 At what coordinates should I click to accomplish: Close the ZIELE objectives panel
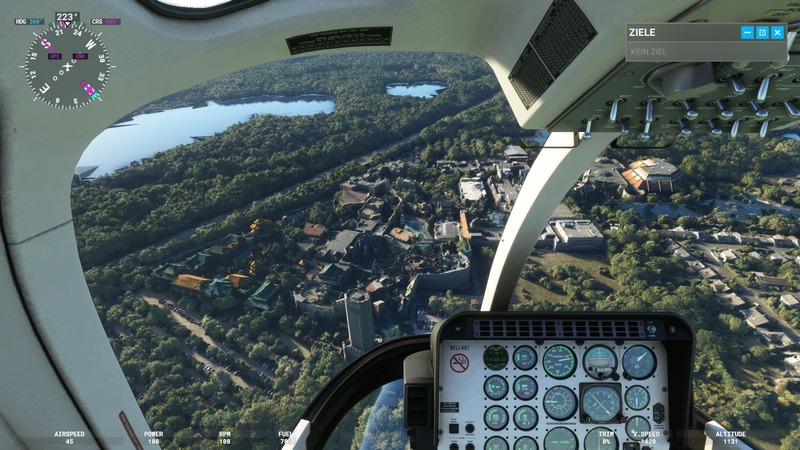coord(777,33)
